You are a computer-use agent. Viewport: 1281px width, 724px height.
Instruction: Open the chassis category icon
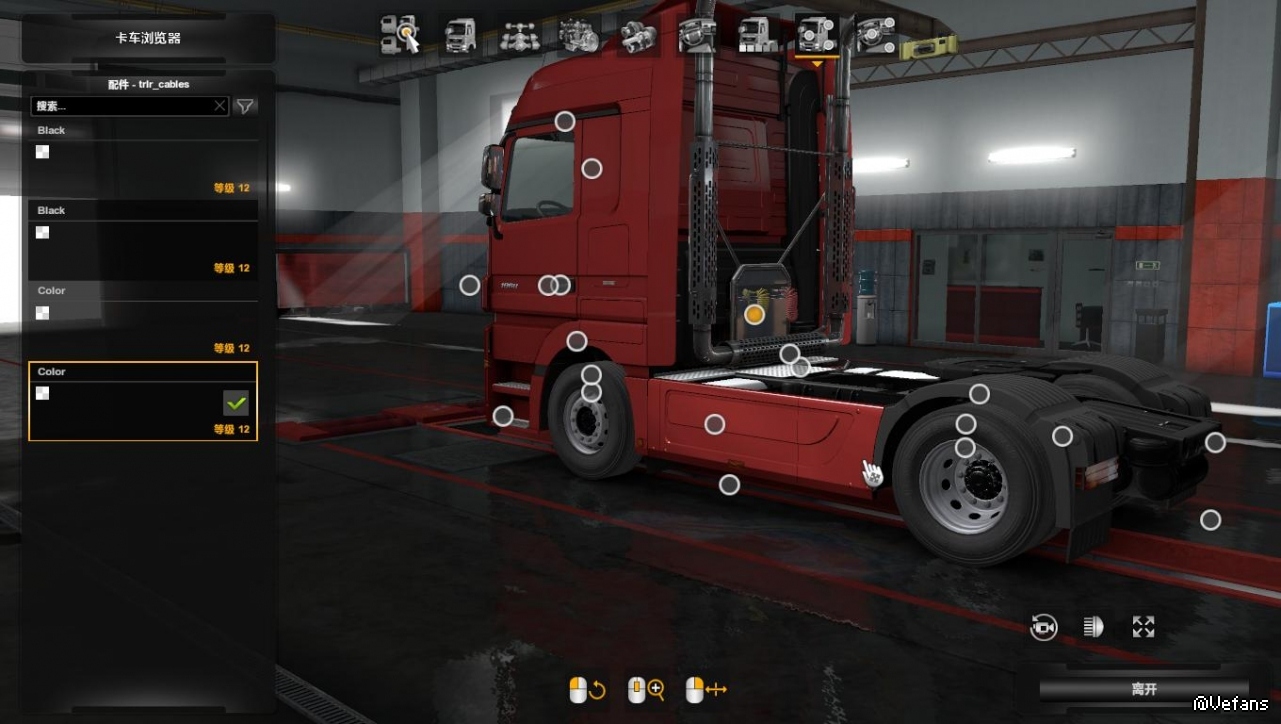[519, 34]
